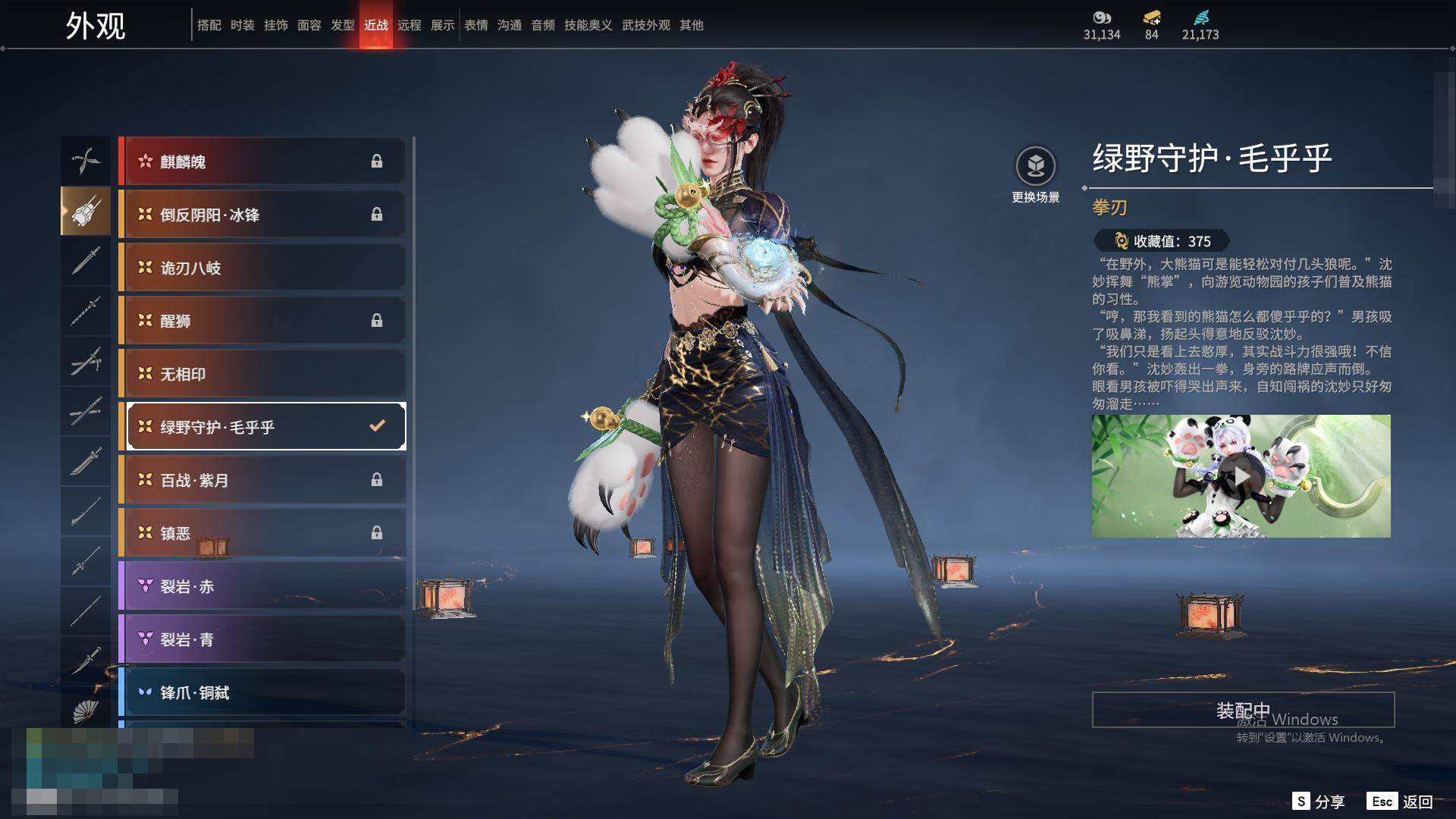The width and height of the screenshot is (1456, 819).
Task: Select the 锋爪·铜弑 skin row
Action: tap(262, 692)
